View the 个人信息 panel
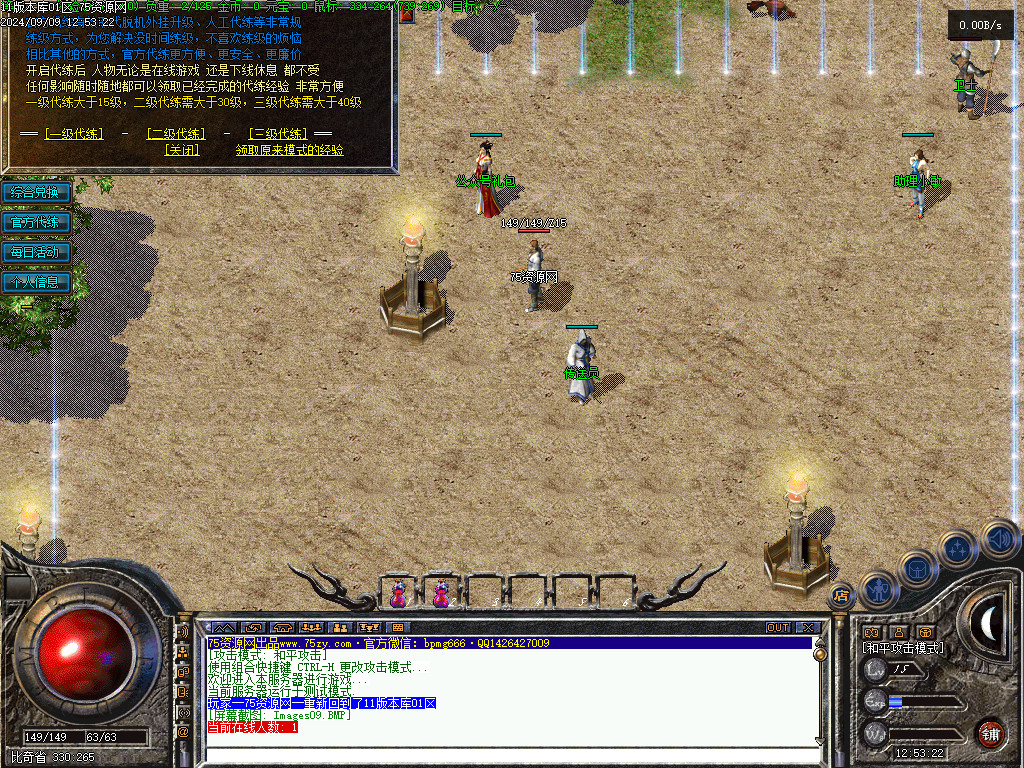Screen dimensions: 1024x768 [35, 282]
